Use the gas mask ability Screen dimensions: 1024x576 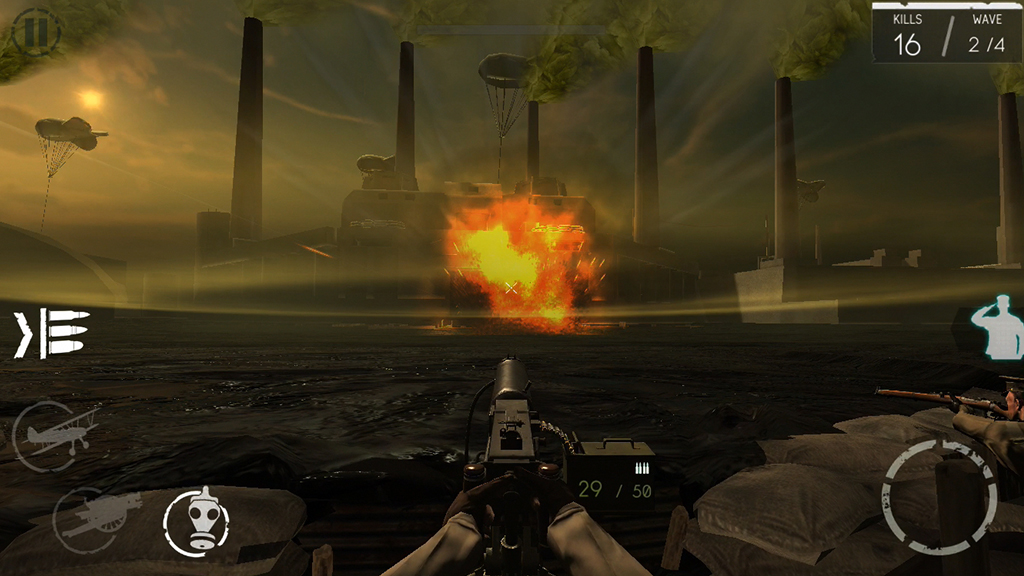[x=196, y=521]
